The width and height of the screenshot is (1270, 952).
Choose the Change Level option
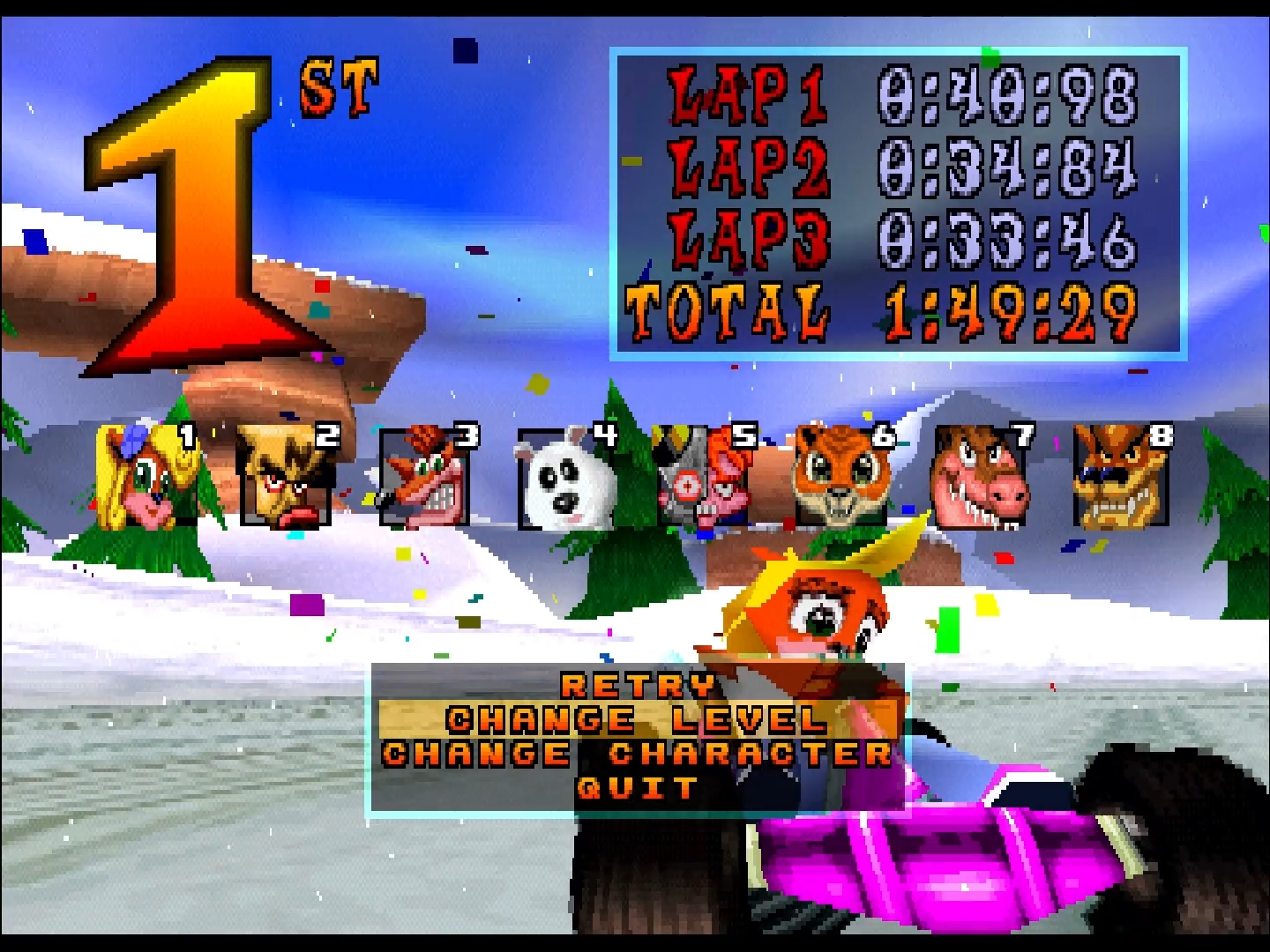[637, 719]
